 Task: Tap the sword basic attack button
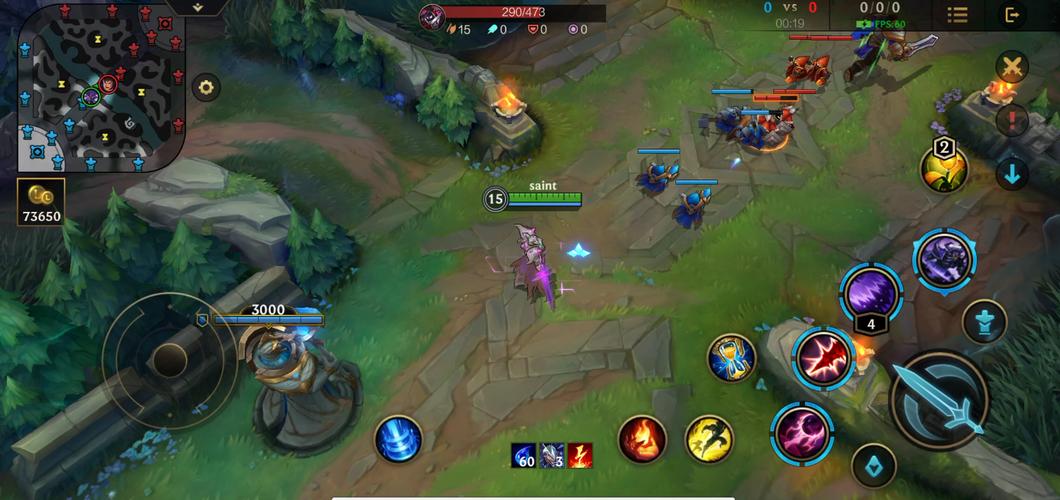click(939, 399)
